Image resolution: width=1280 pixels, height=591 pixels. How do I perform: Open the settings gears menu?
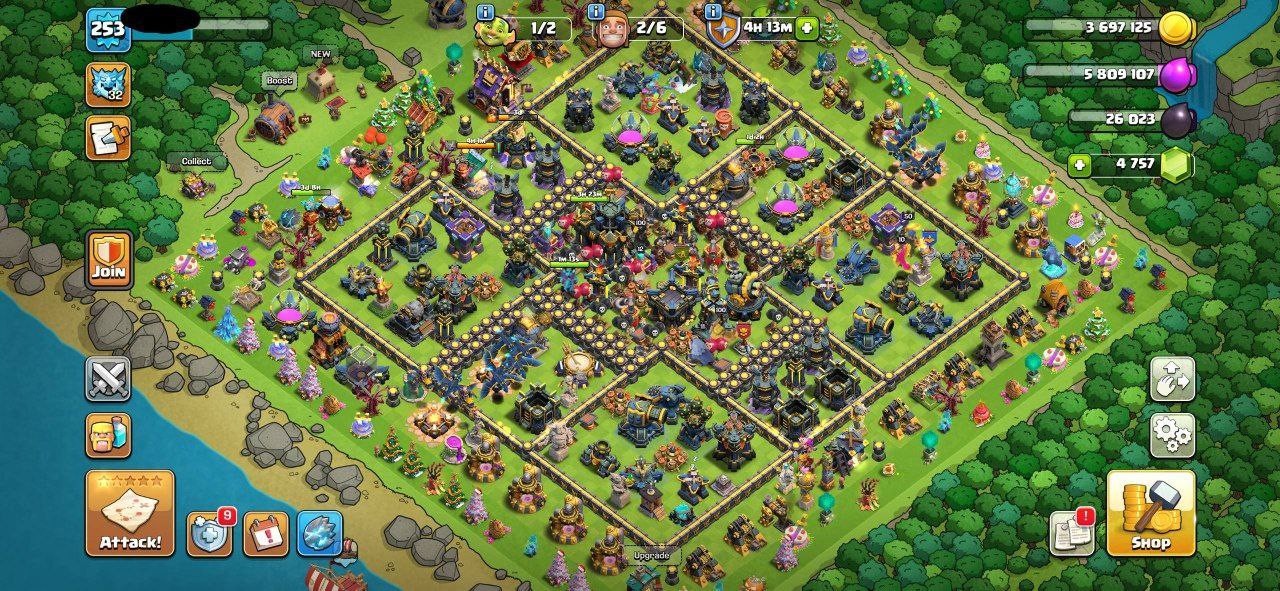[x=1172, y=435]
